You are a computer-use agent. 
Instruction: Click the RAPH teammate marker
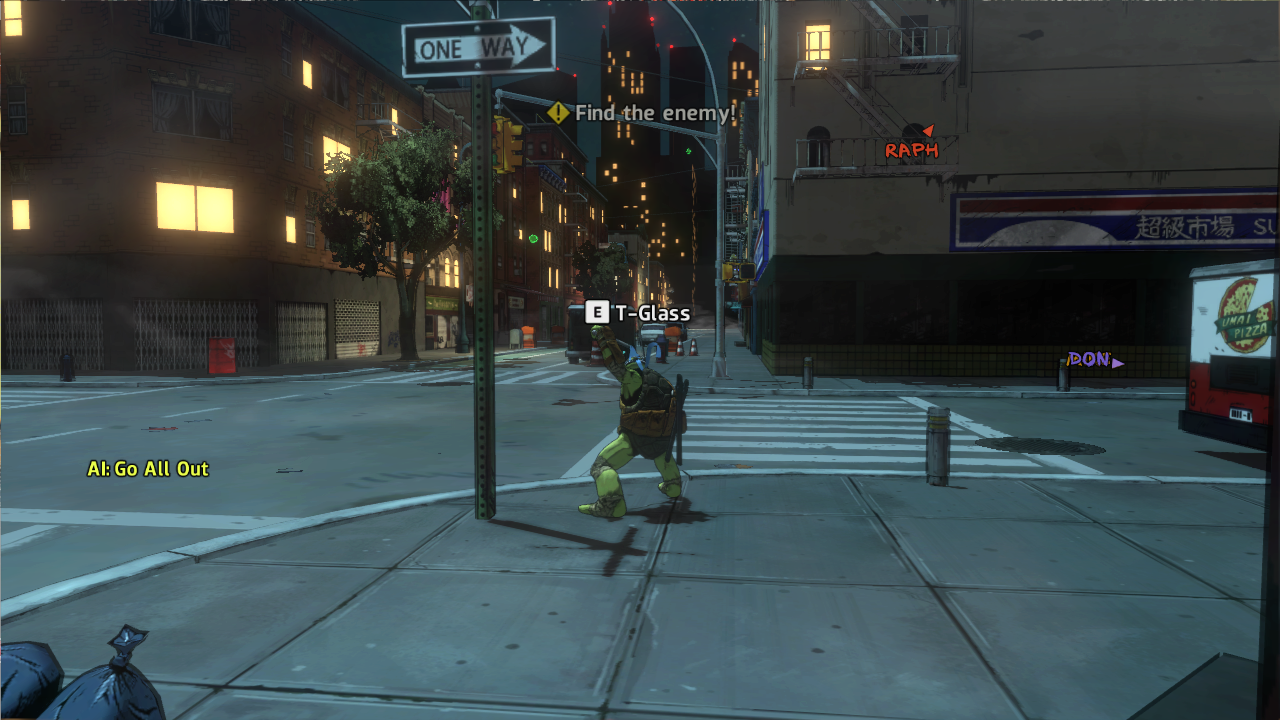(912, 149)
